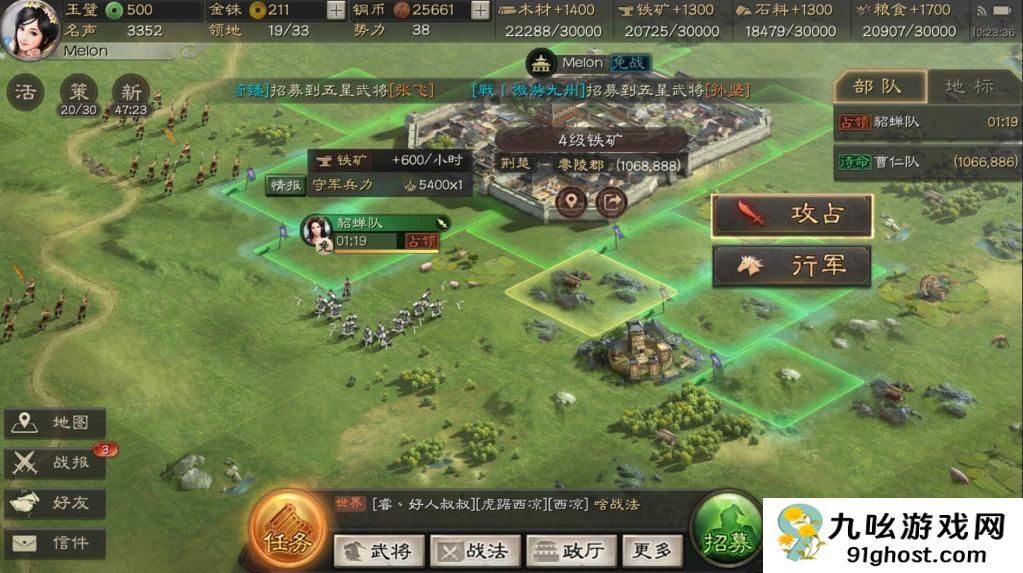
Task: Open the 好友 friends list
Action: (55, 503)
